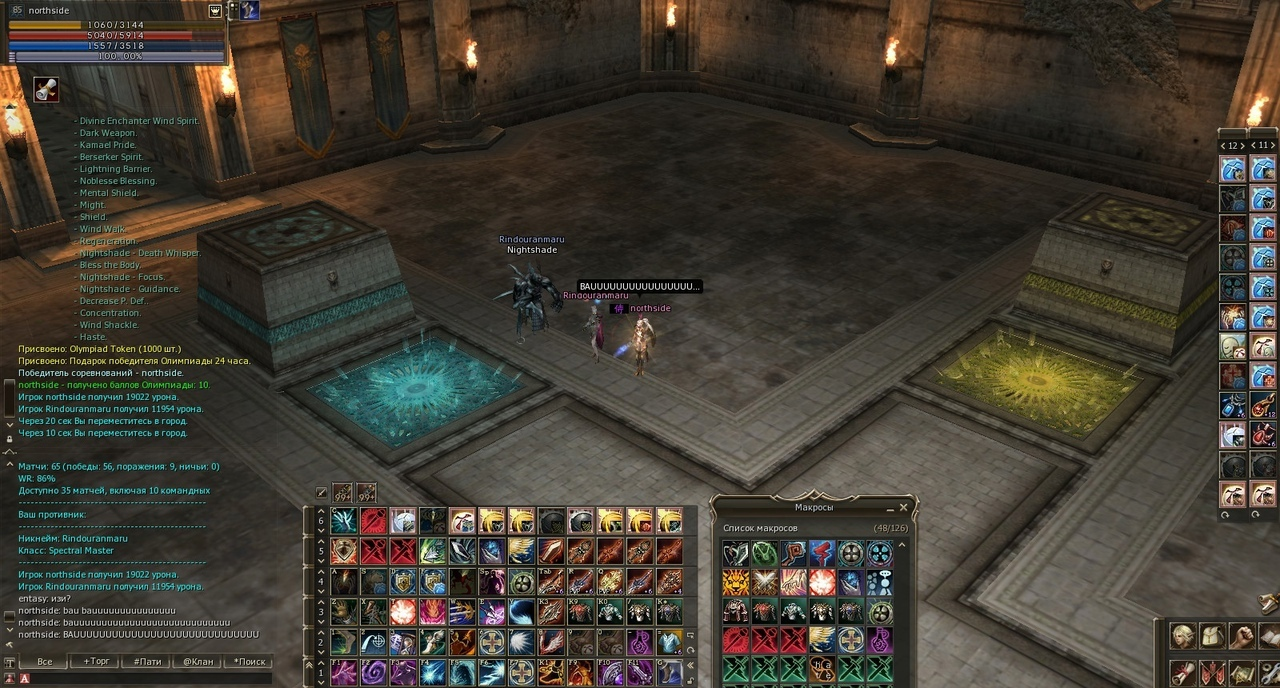Click the crown icon on the status panel
The width and height of the screenshot is (1280, 688).
(x=215, y=10)
